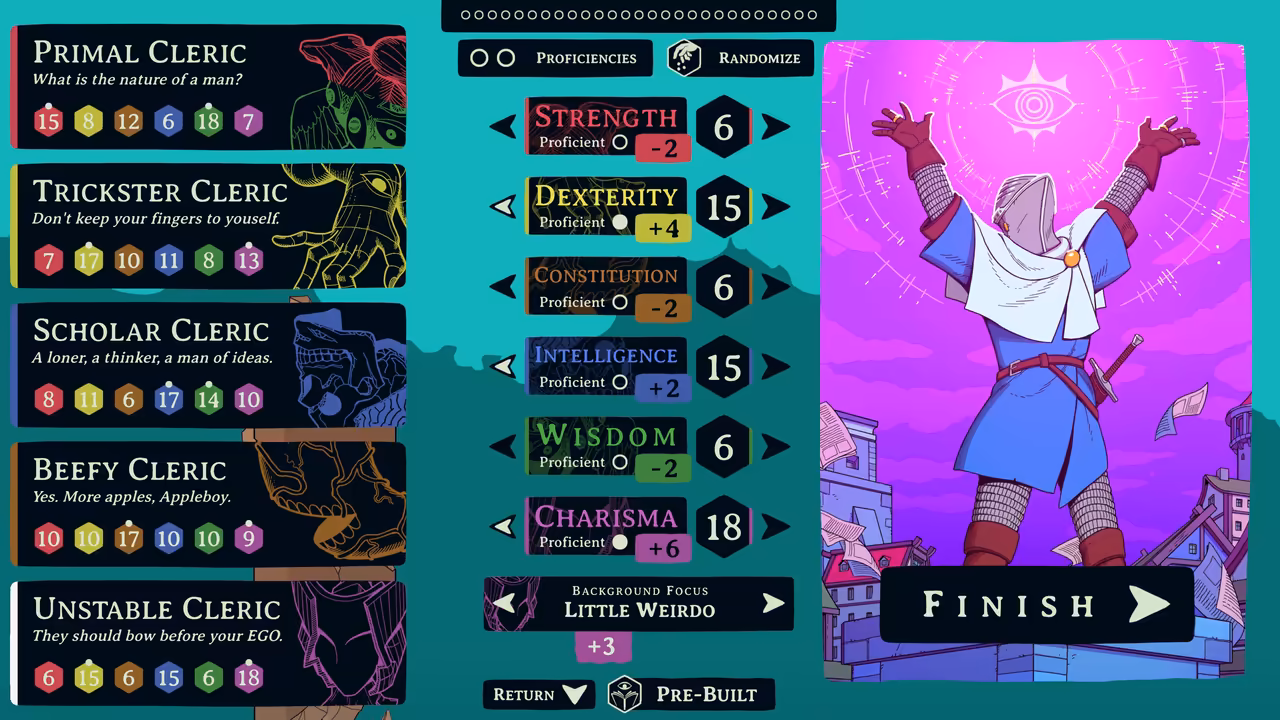The height and width of the screenshot is (720, 1280).
Task: Randomize the ability scores
Action: coord(740,58)
